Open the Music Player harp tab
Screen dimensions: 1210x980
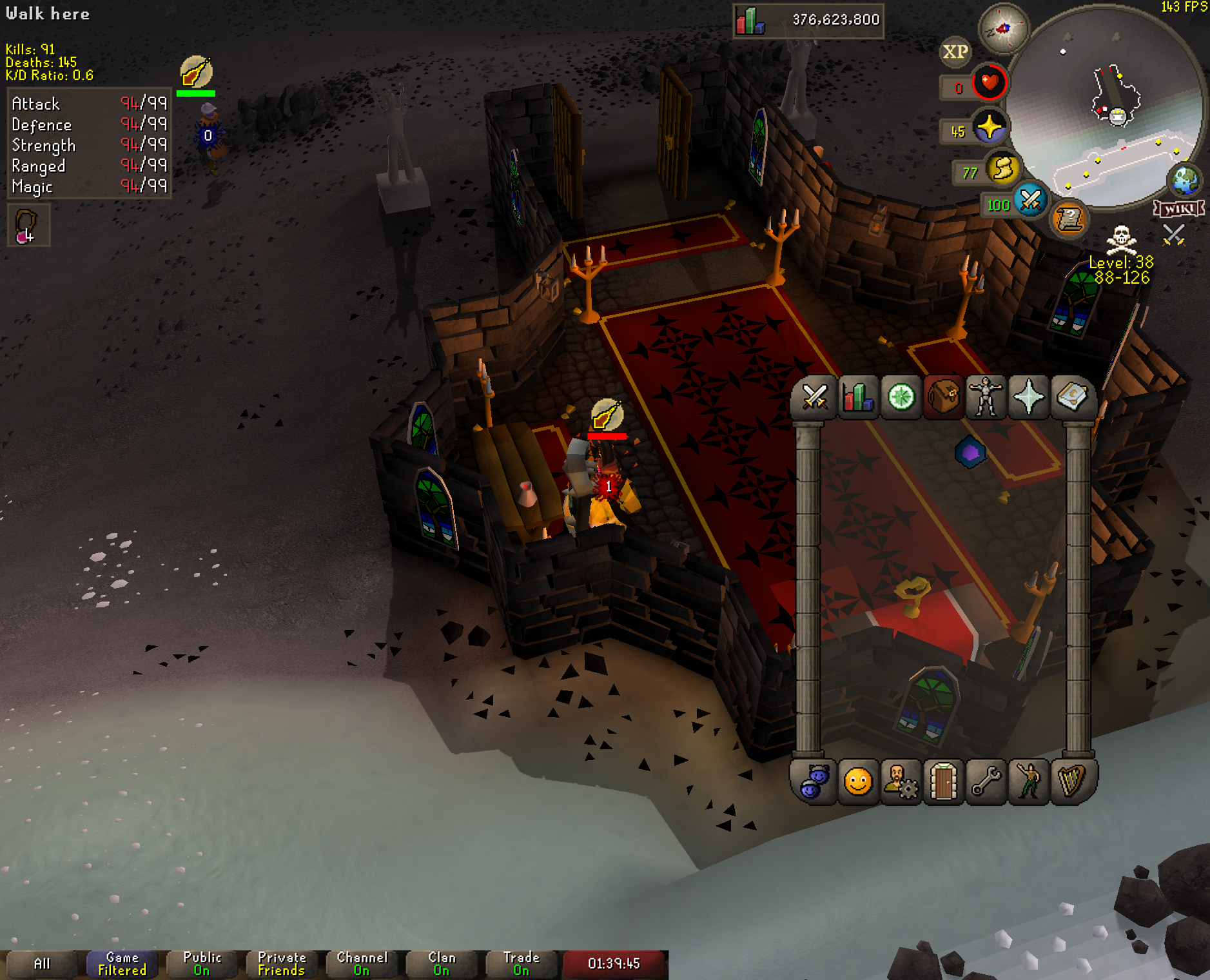1071,782
